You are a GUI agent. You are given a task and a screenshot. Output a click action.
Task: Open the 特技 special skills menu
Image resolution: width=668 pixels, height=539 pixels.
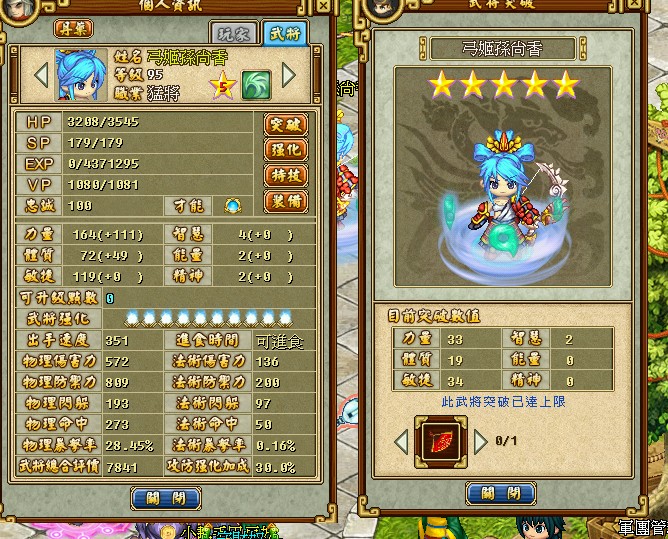pos(285,175)
